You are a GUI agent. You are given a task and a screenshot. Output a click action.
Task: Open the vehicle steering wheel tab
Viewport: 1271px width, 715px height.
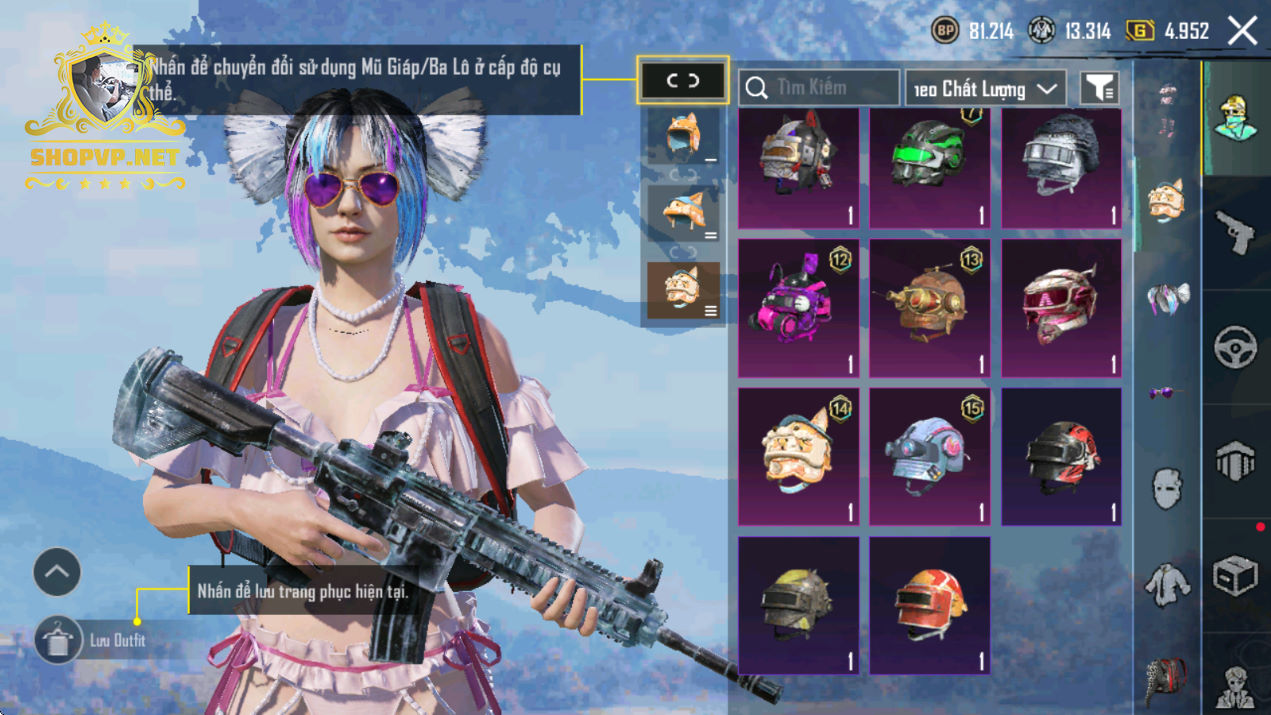coord(1236,347)
